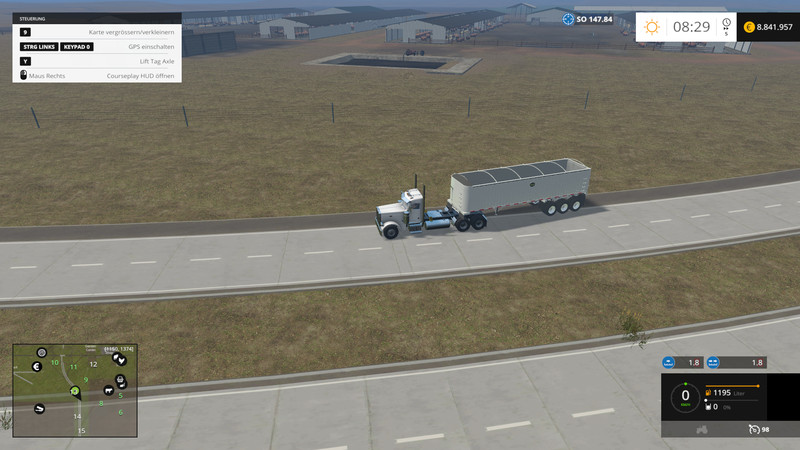Select the euro shop marker on the minimap
The height and width of the screenshot is (450, 800).
coord(36,367)
